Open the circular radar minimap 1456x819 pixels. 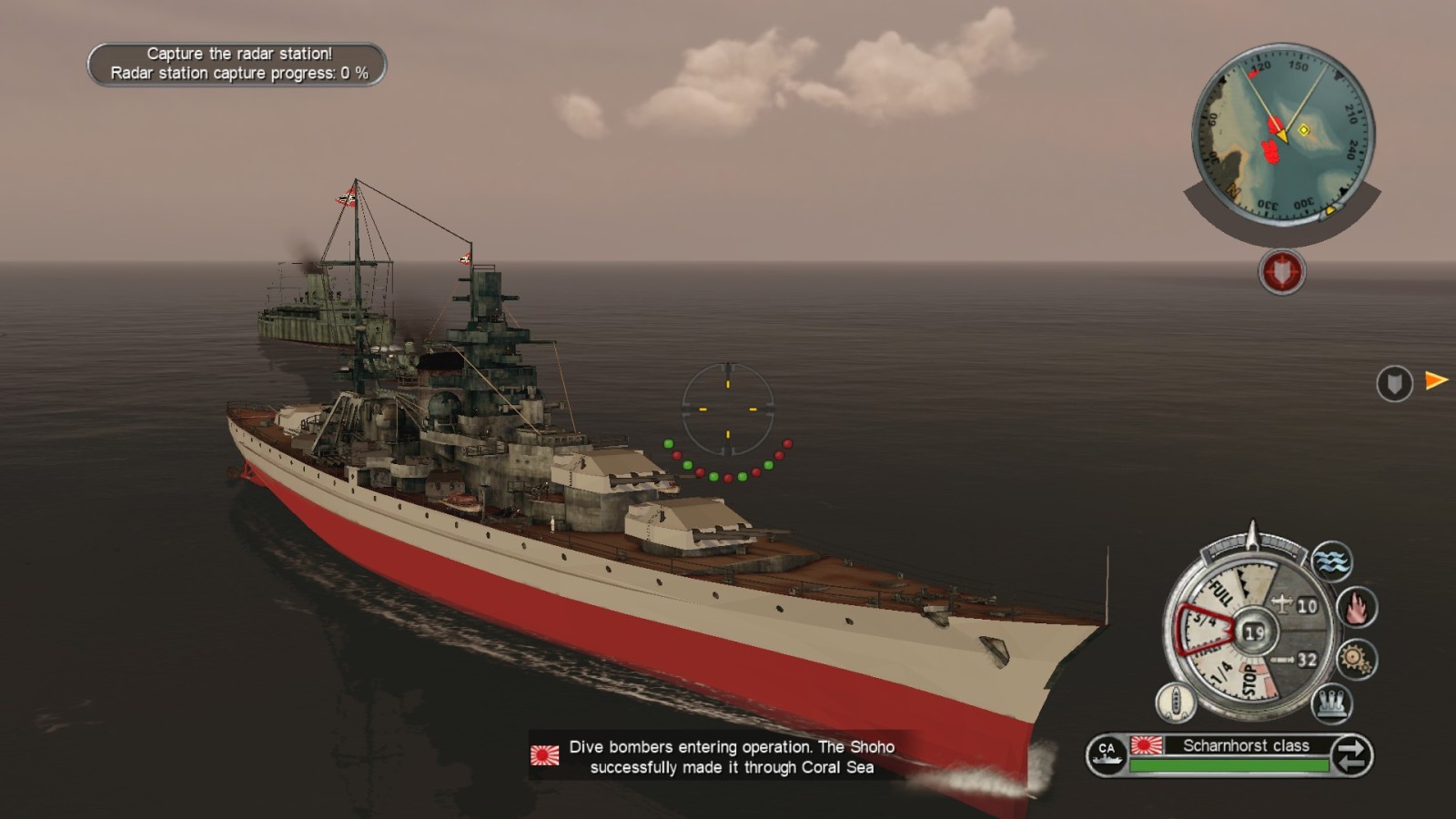pyautogui.click(x=1282, y=135)
